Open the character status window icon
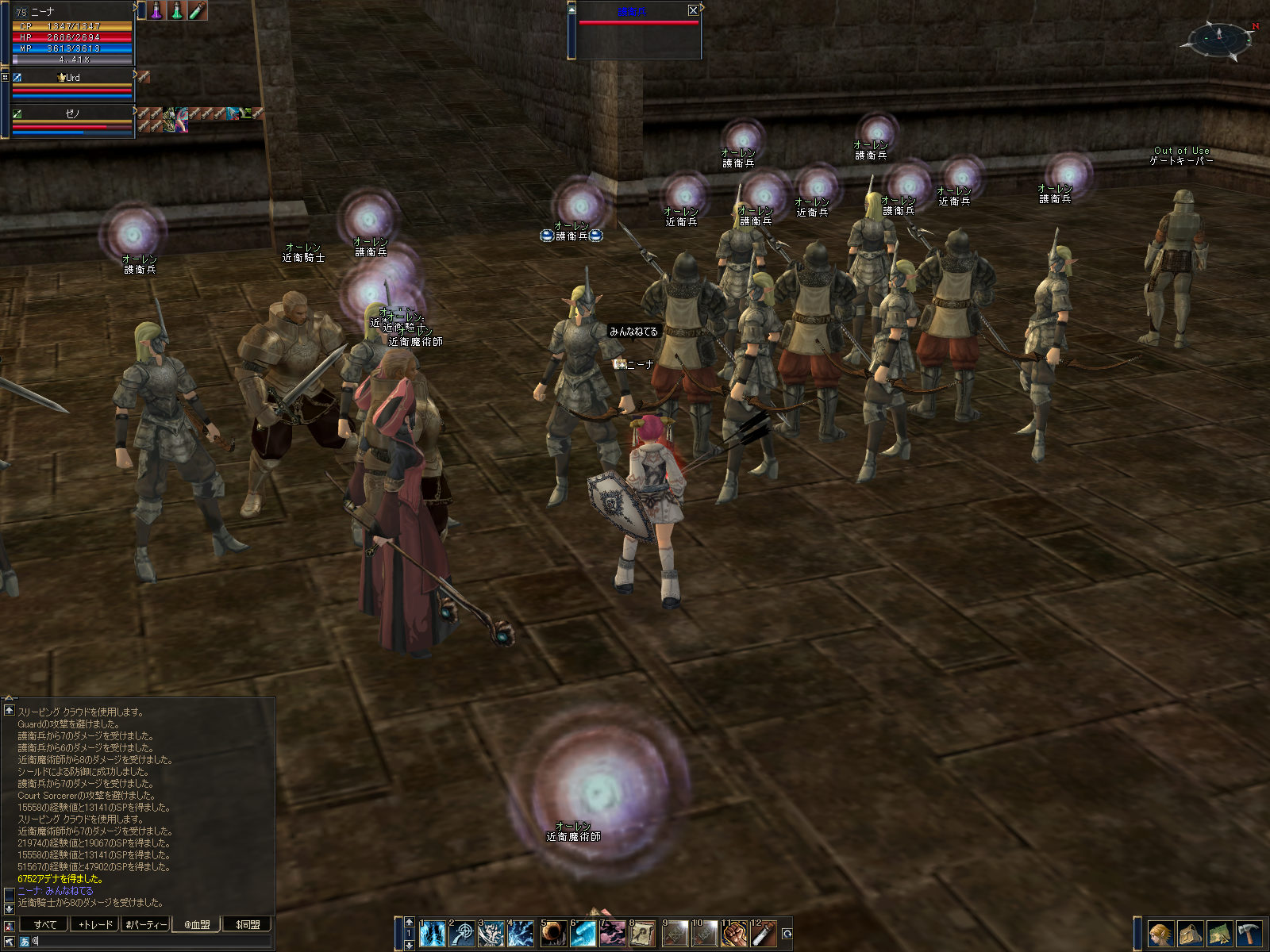The image size is (1270, 952). pyautogui.click(x=1160, y=934)
